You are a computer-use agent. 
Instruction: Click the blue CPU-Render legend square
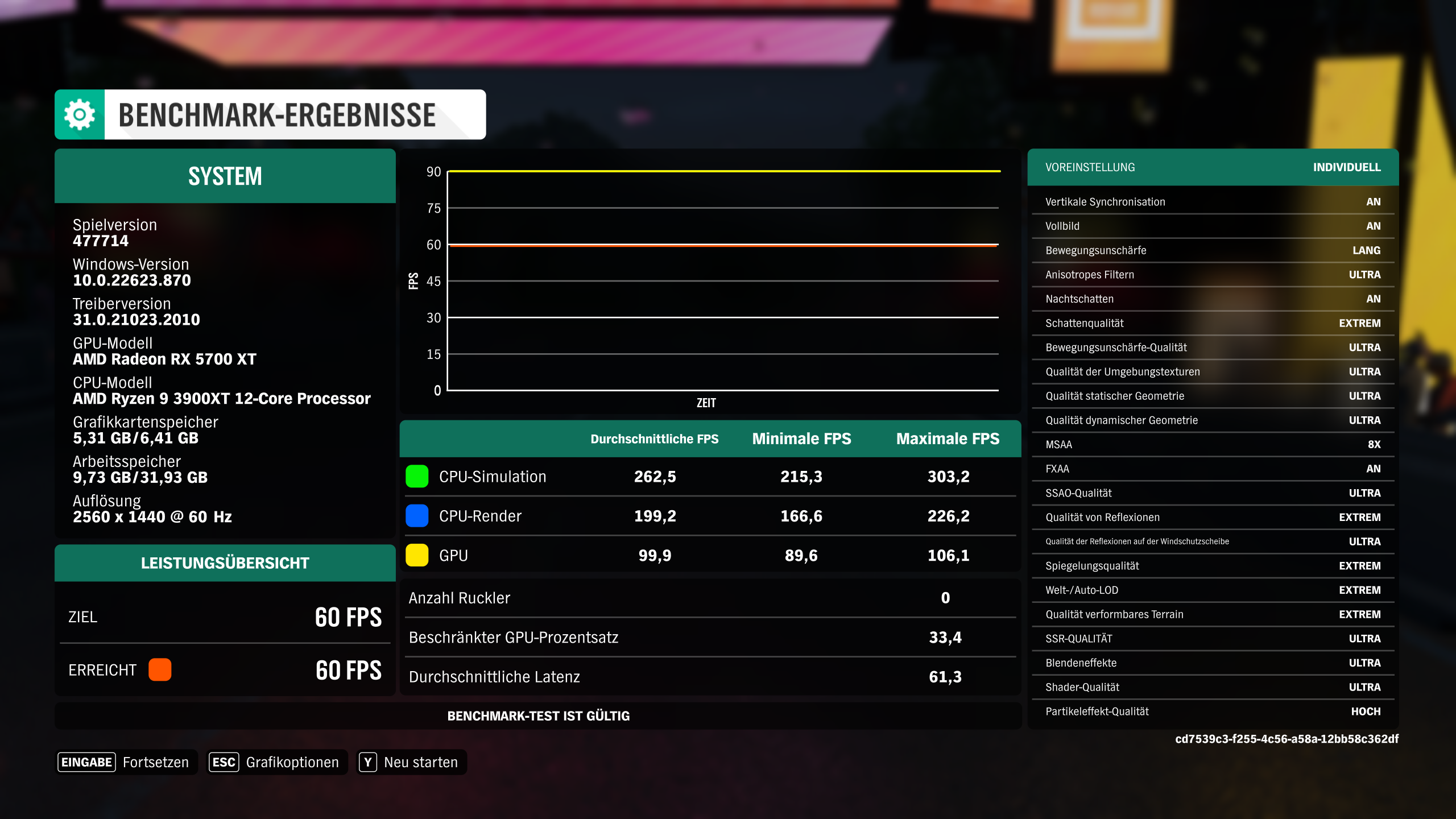pyautogui.click(x=416, y=516)
